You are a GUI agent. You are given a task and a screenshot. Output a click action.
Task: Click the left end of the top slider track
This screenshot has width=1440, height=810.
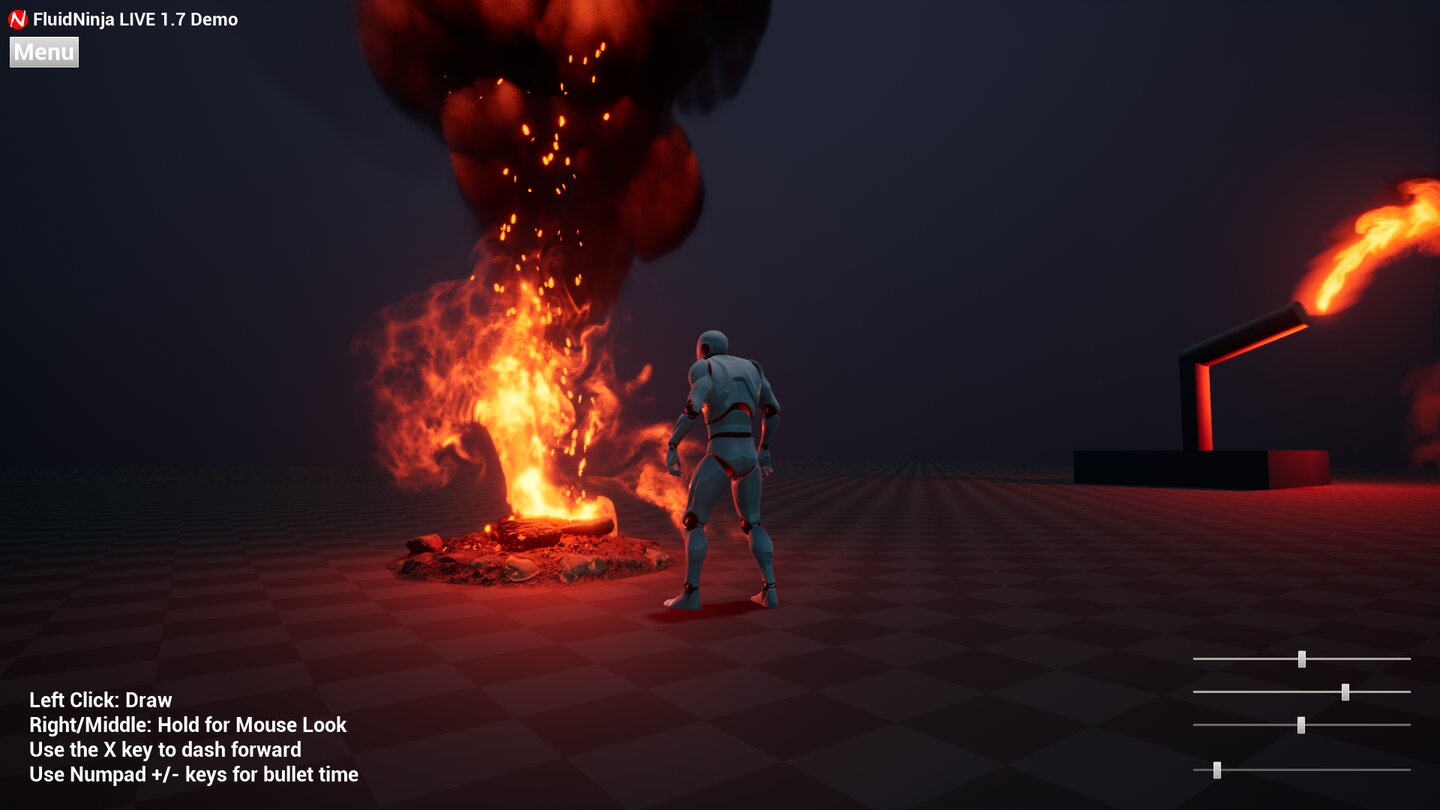click(x=1197, y=658)
